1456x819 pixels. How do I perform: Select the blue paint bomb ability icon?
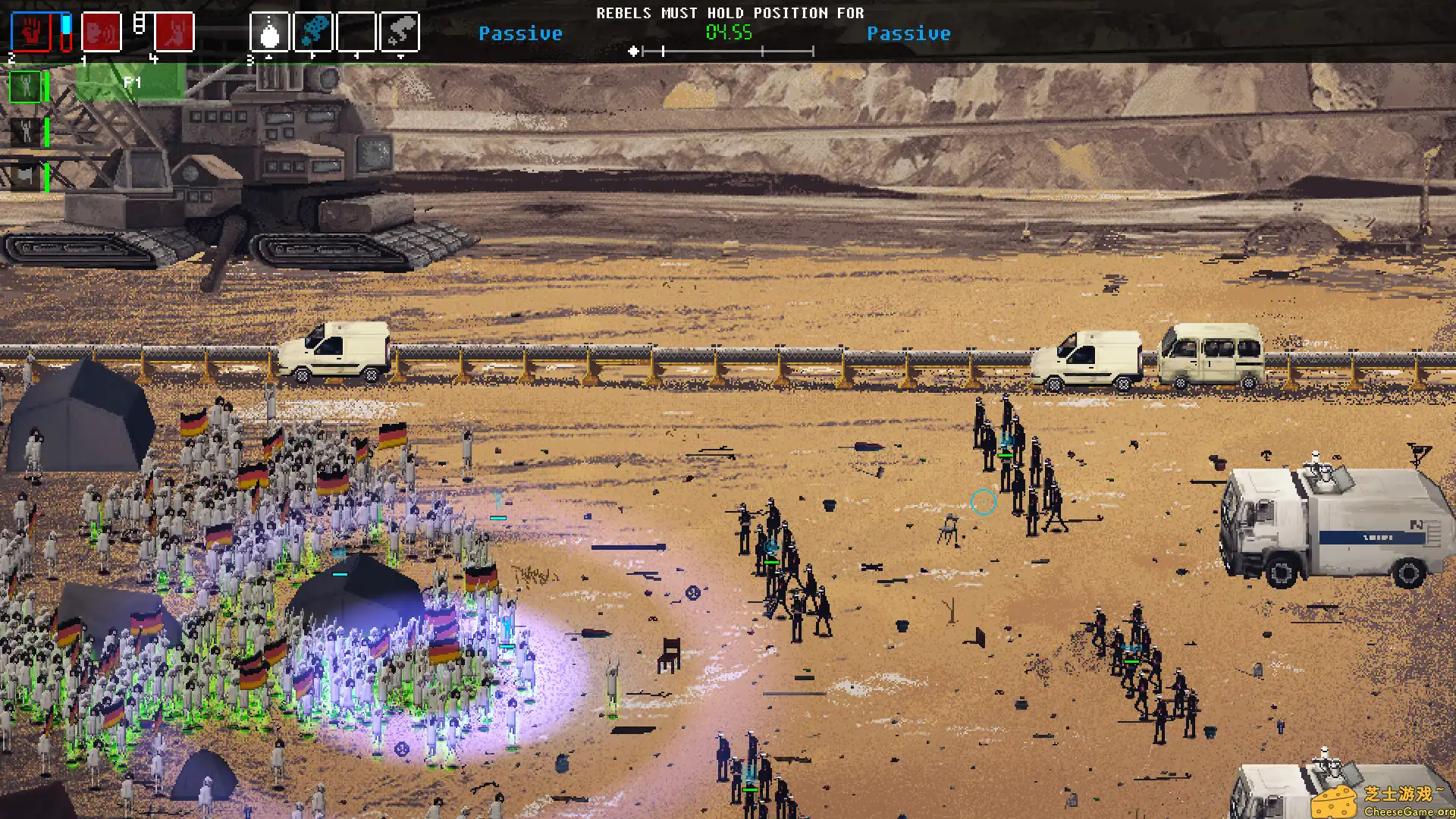tap(315, 32)
